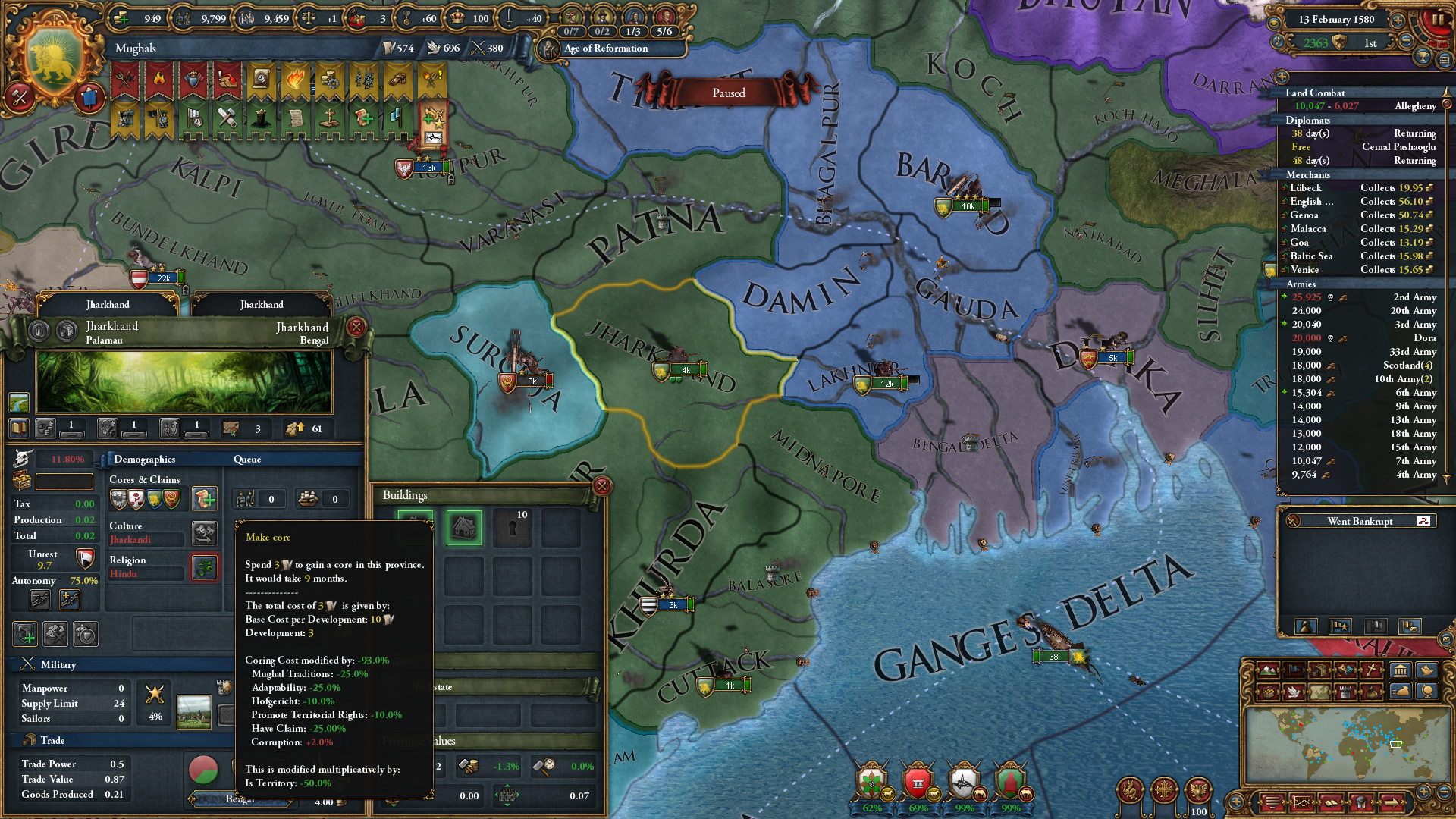Click the fabricate claim icon under Cores & Claims
The image size is (1456, 819).
point(205,498)
